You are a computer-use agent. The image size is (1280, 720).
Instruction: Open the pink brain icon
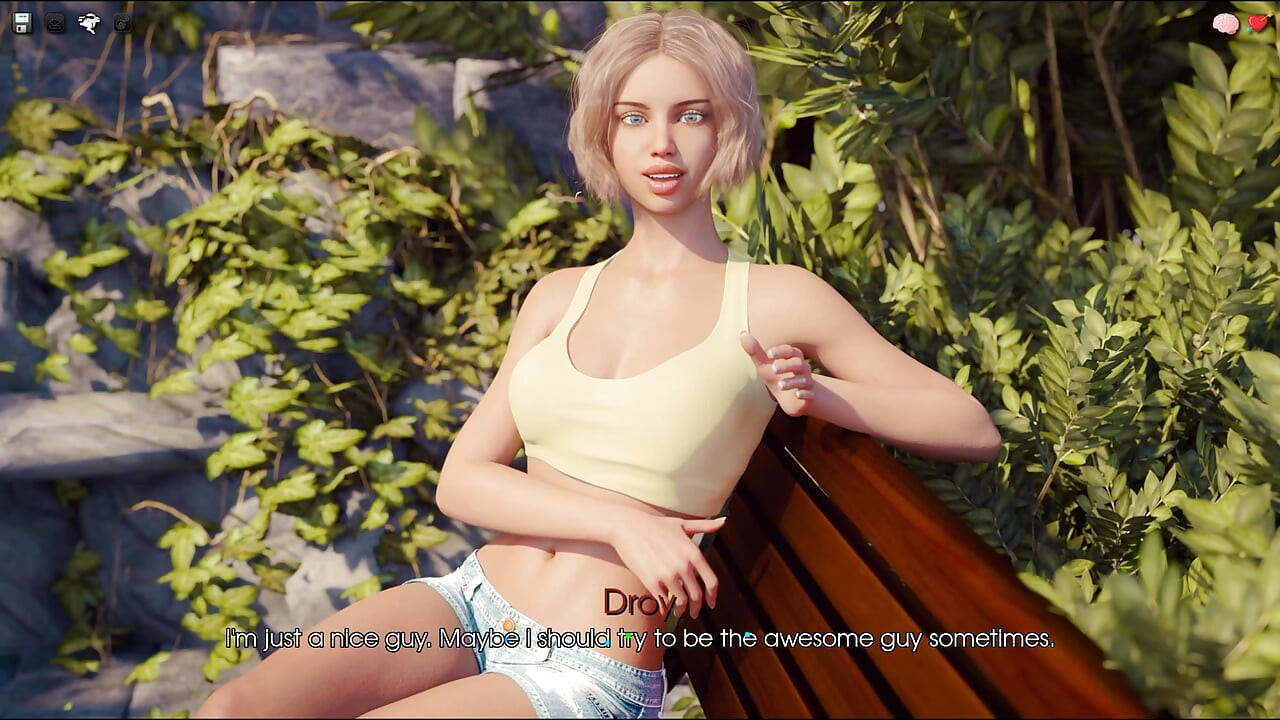pos(1225,23)
